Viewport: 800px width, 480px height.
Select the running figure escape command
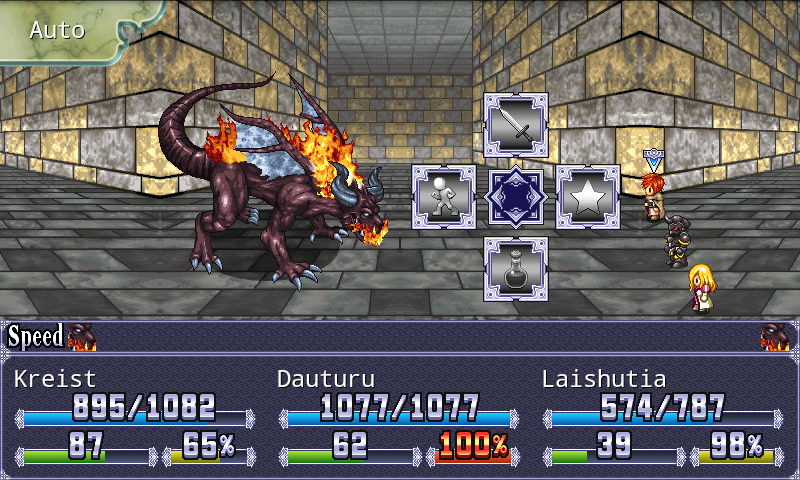point(444,197)
